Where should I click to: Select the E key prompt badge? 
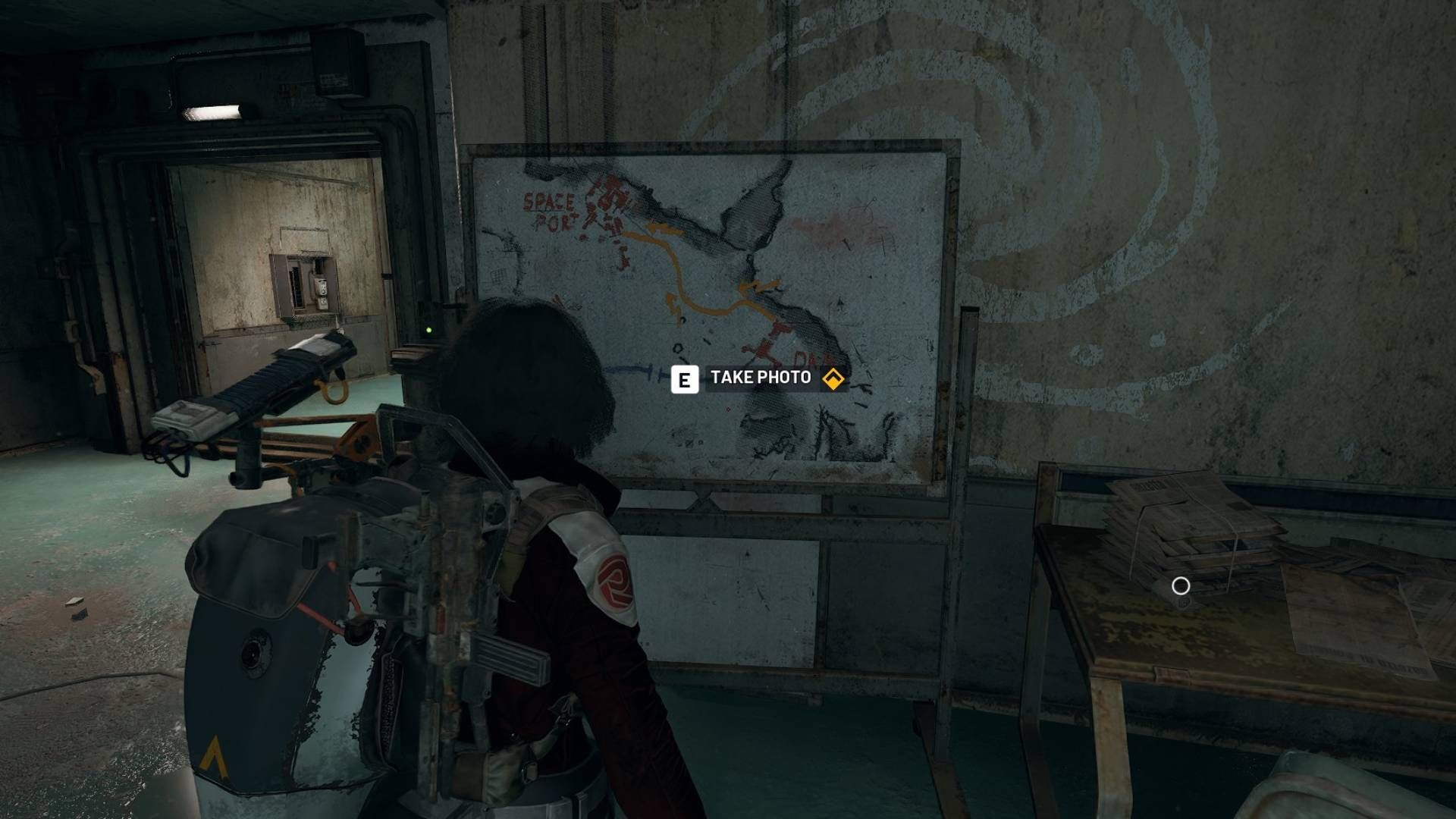click(686, 377)
